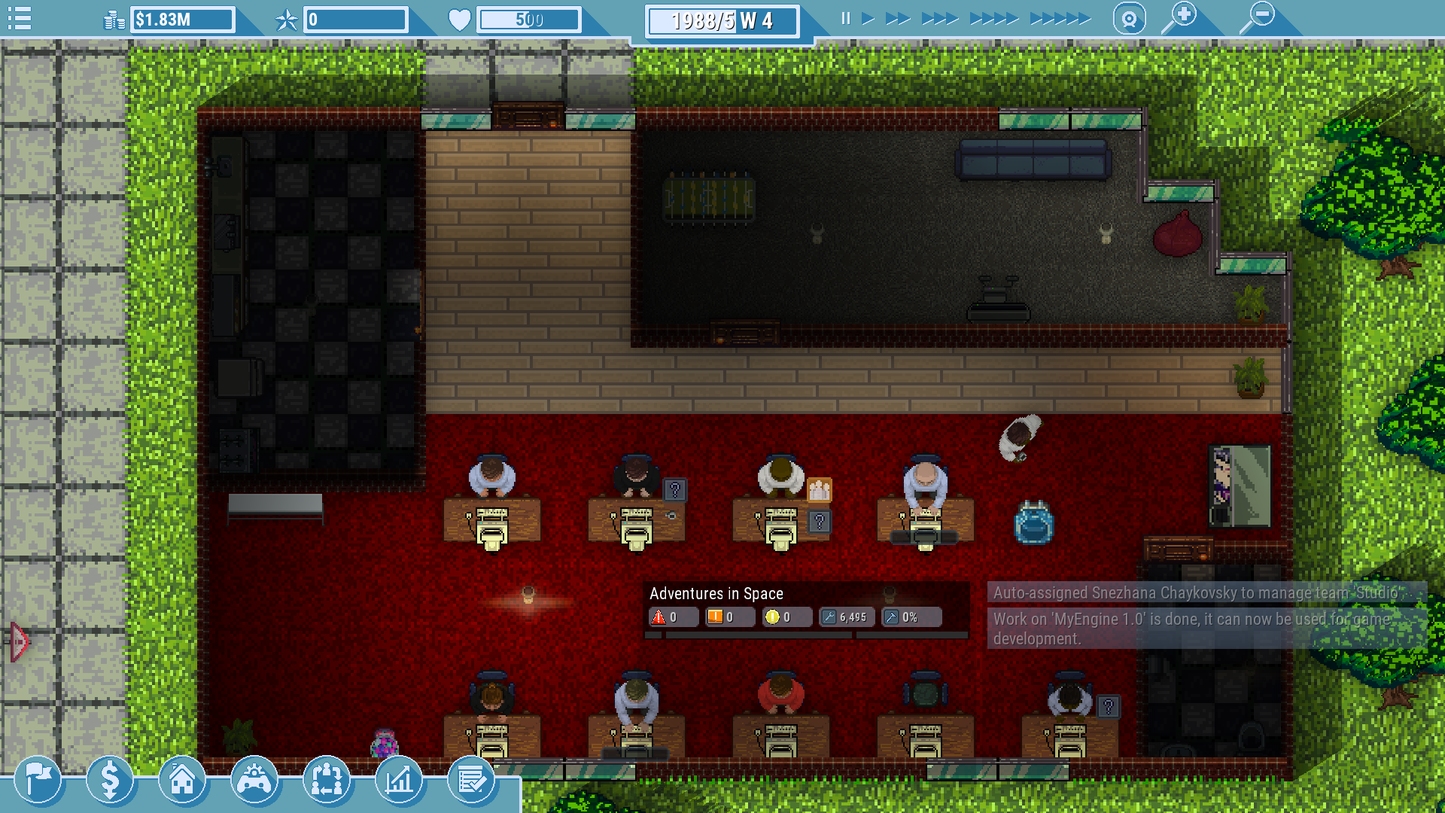1445x813 pixels.
Task: Click the question mark above an employee's desk
Action: pyautogui.click(x=677, y=490)
